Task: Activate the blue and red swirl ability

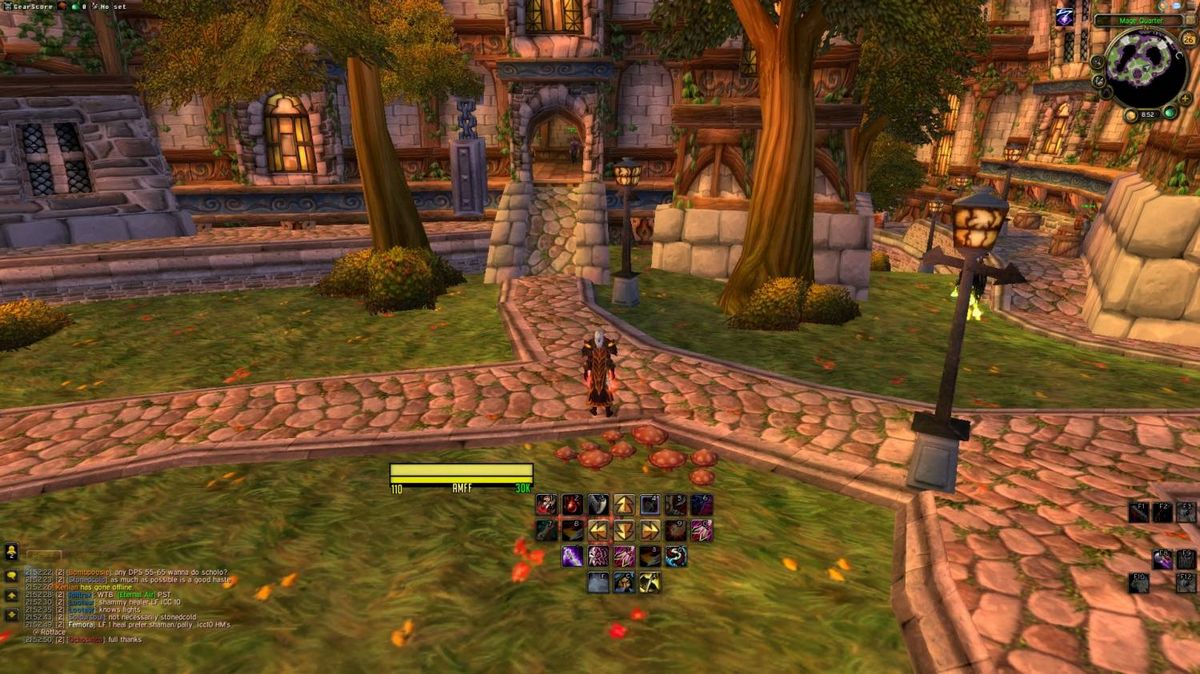Action: pyautogui.click(x=676, y=556)
